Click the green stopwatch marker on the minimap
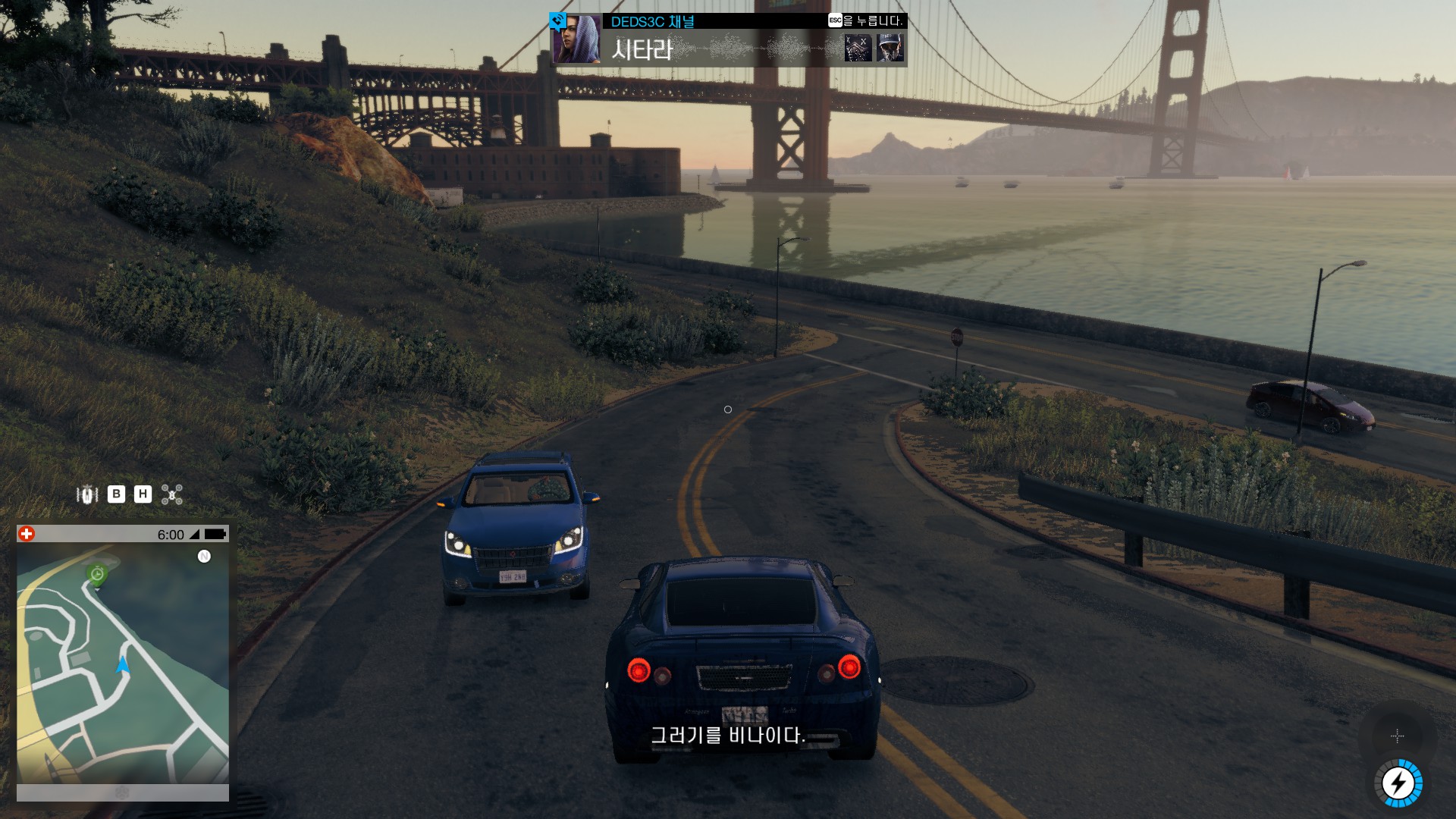This screenshot has width=1456, height=819. [x=97, y=574]
